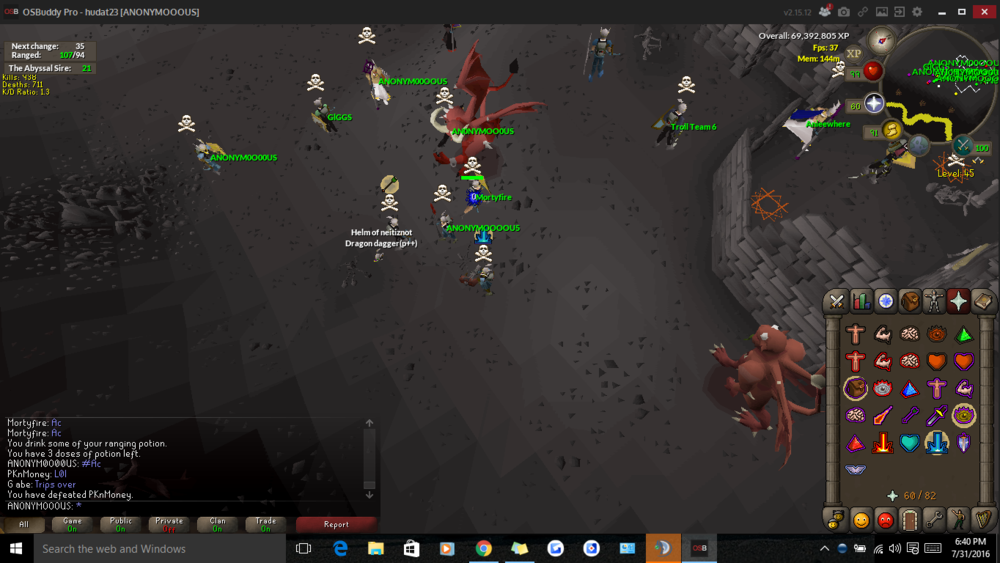Open the combat options tab
Image resolution: width=1000 pixels, height=563 pixels.
coord(837,301)
